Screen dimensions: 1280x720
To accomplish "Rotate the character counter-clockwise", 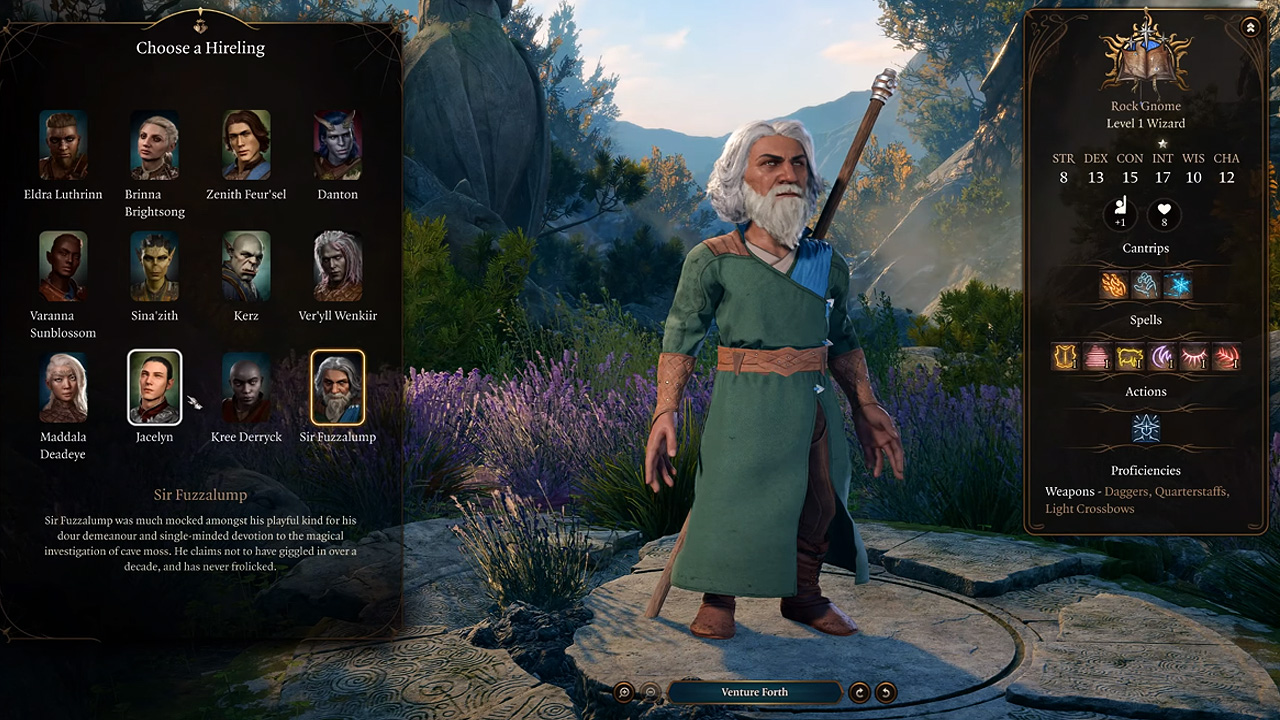I will [885, 692].
